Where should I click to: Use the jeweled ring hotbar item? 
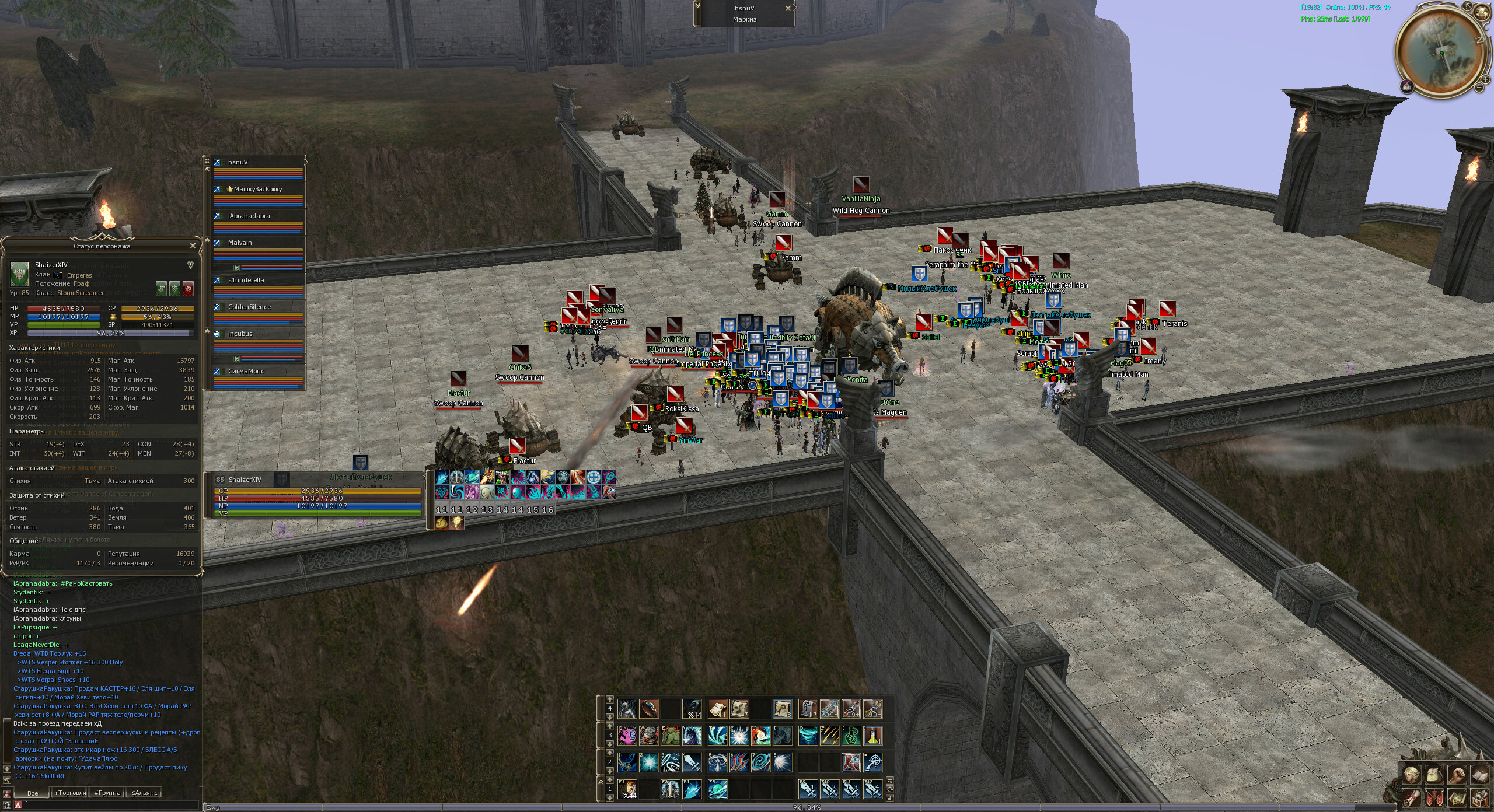tap(648, 709)
